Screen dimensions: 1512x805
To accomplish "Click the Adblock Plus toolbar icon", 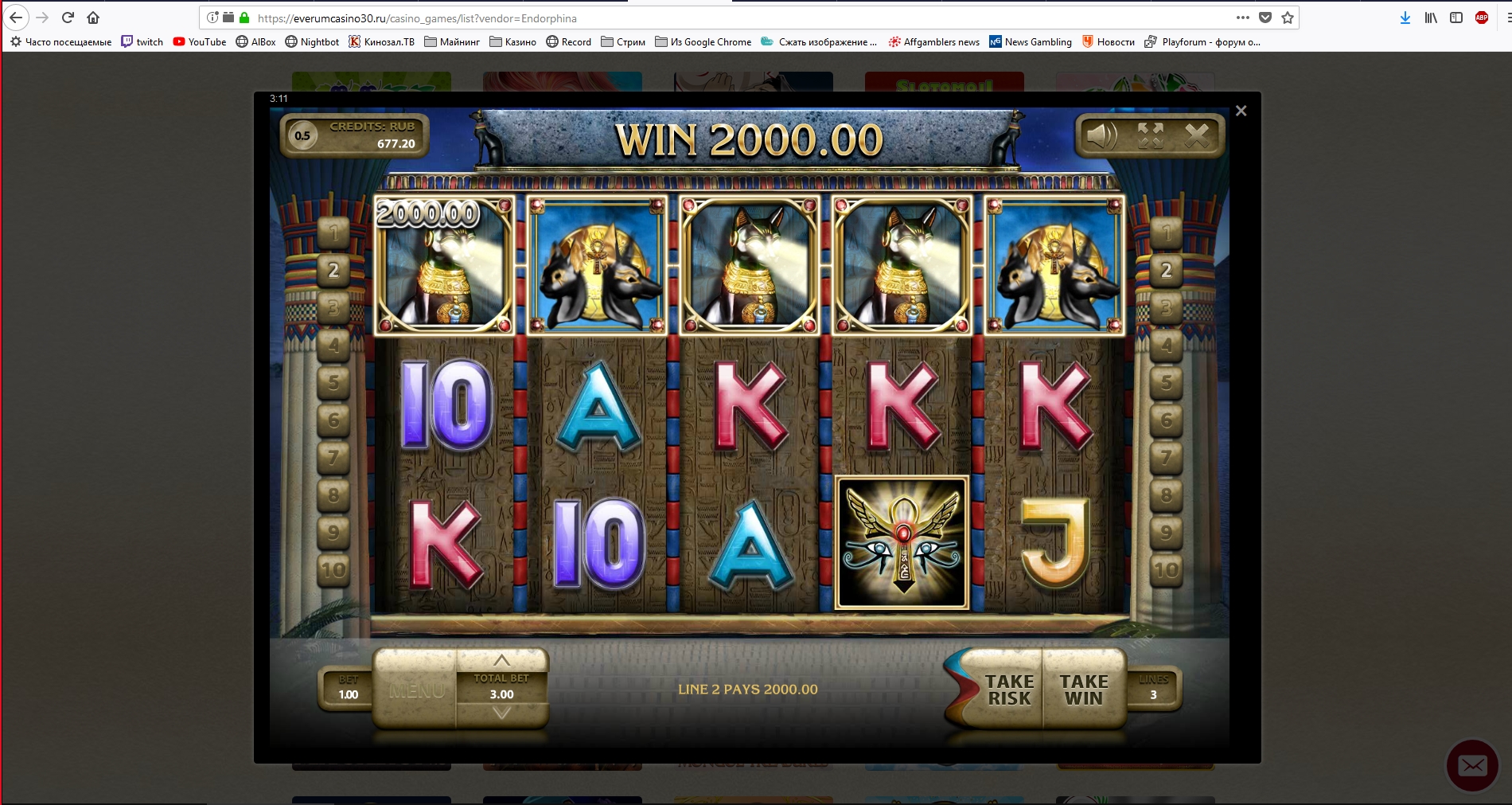I will [1482, 18].
